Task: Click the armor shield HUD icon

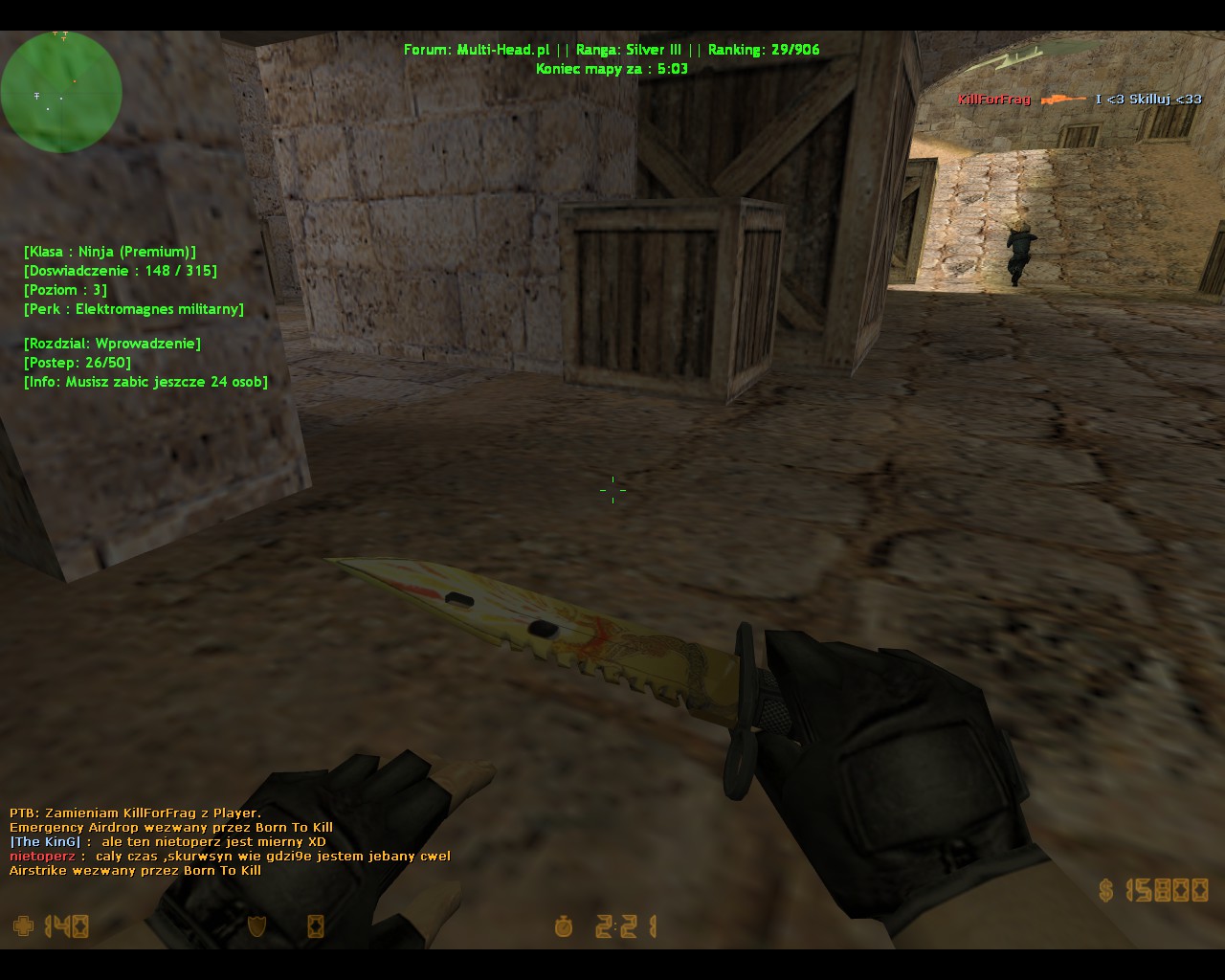Action: (256, 925)
